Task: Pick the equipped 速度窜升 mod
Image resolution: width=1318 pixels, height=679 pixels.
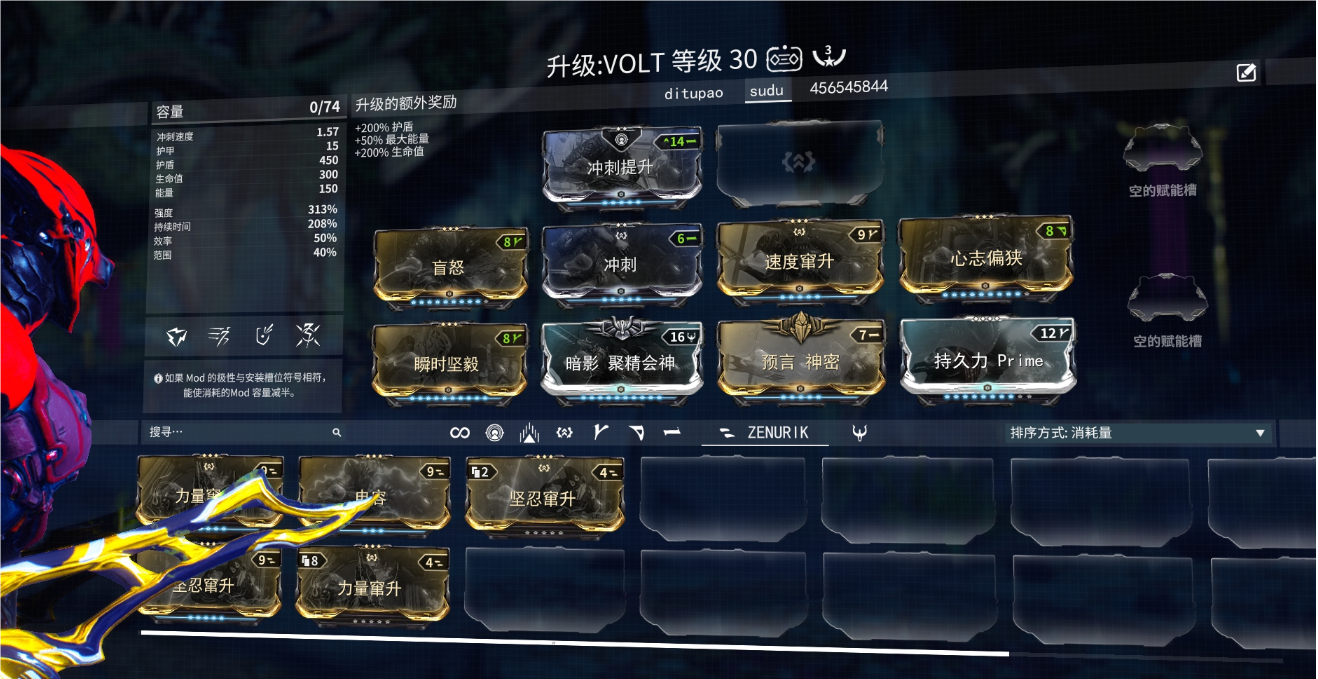Action: [x=799, y=261]
